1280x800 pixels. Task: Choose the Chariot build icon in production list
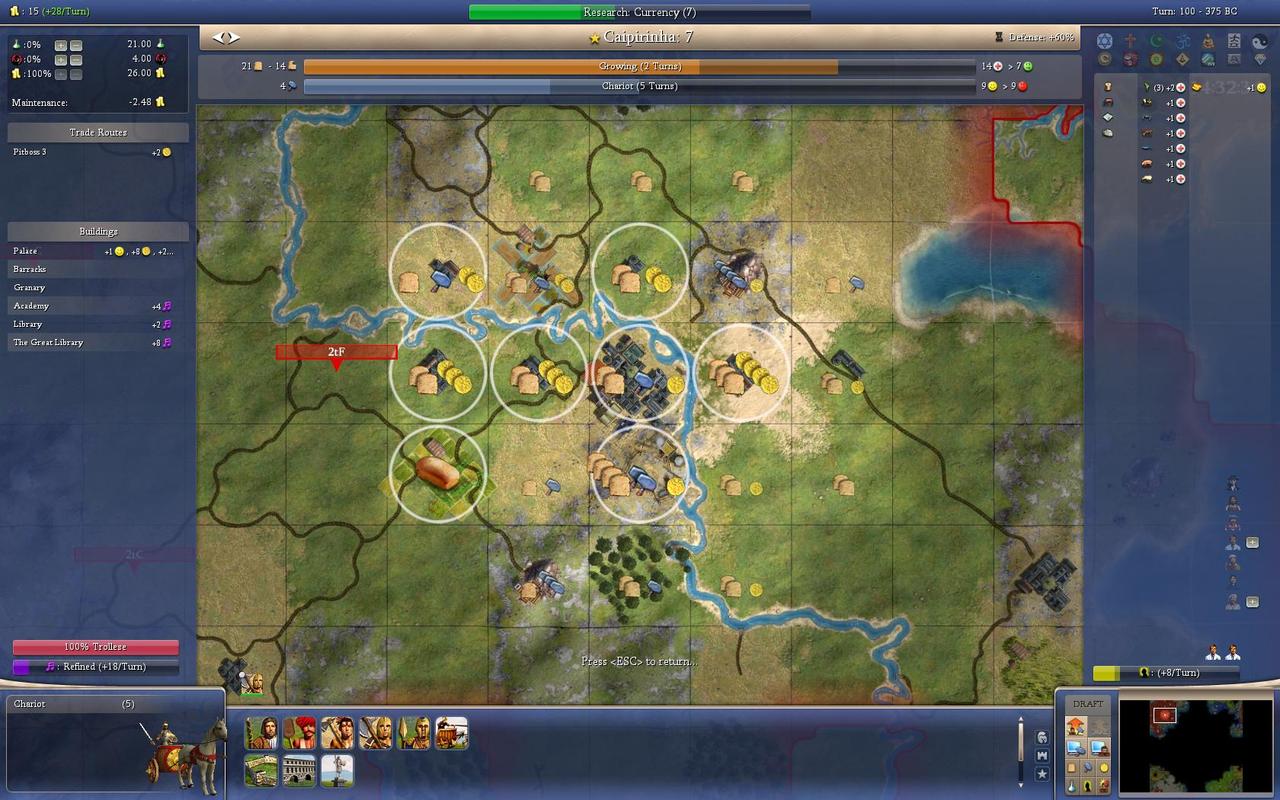coord(451,733)
